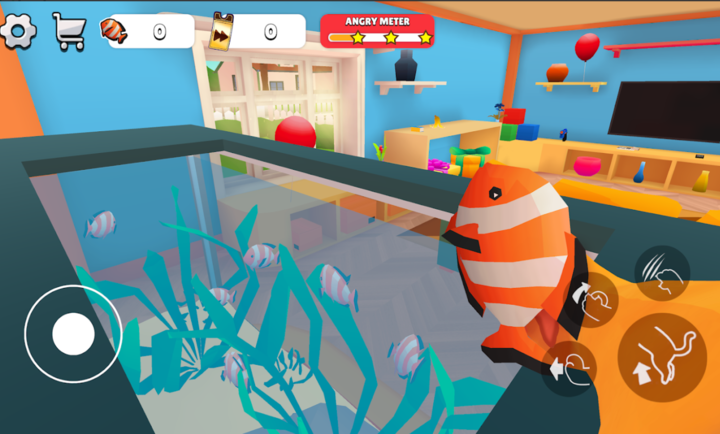
Task: Activate the cat jump button
Action: (661, 358)
